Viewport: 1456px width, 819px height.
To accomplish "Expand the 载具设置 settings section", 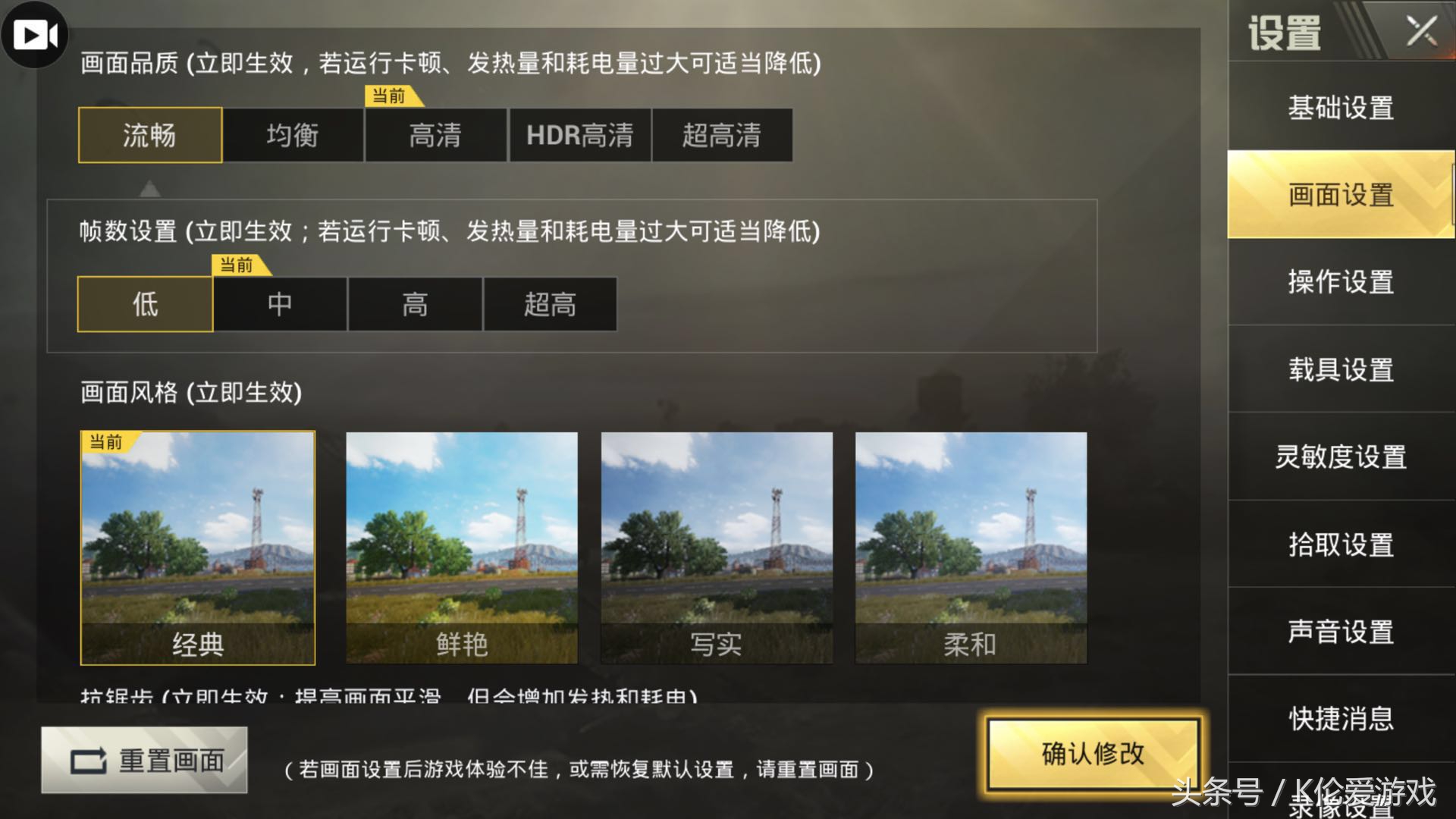I will click(x=1340, y=370).
